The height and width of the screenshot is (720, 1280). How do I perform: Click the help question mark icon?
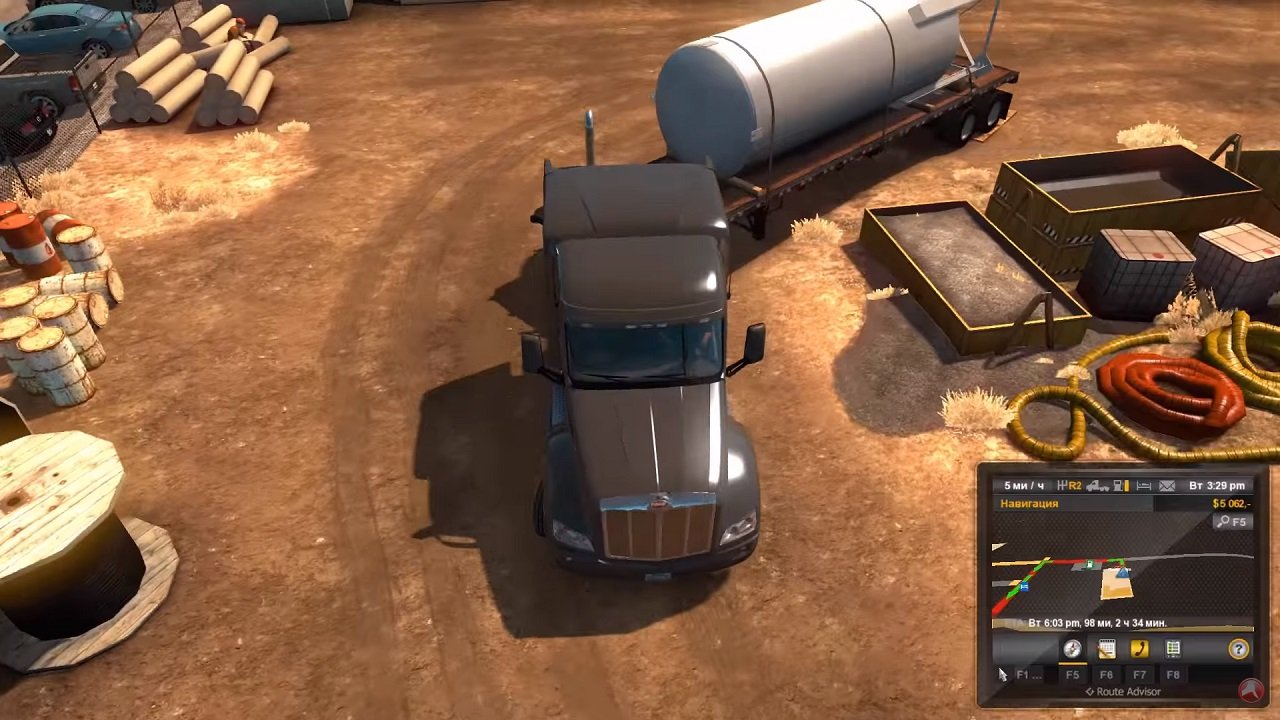click(1238, 648)
